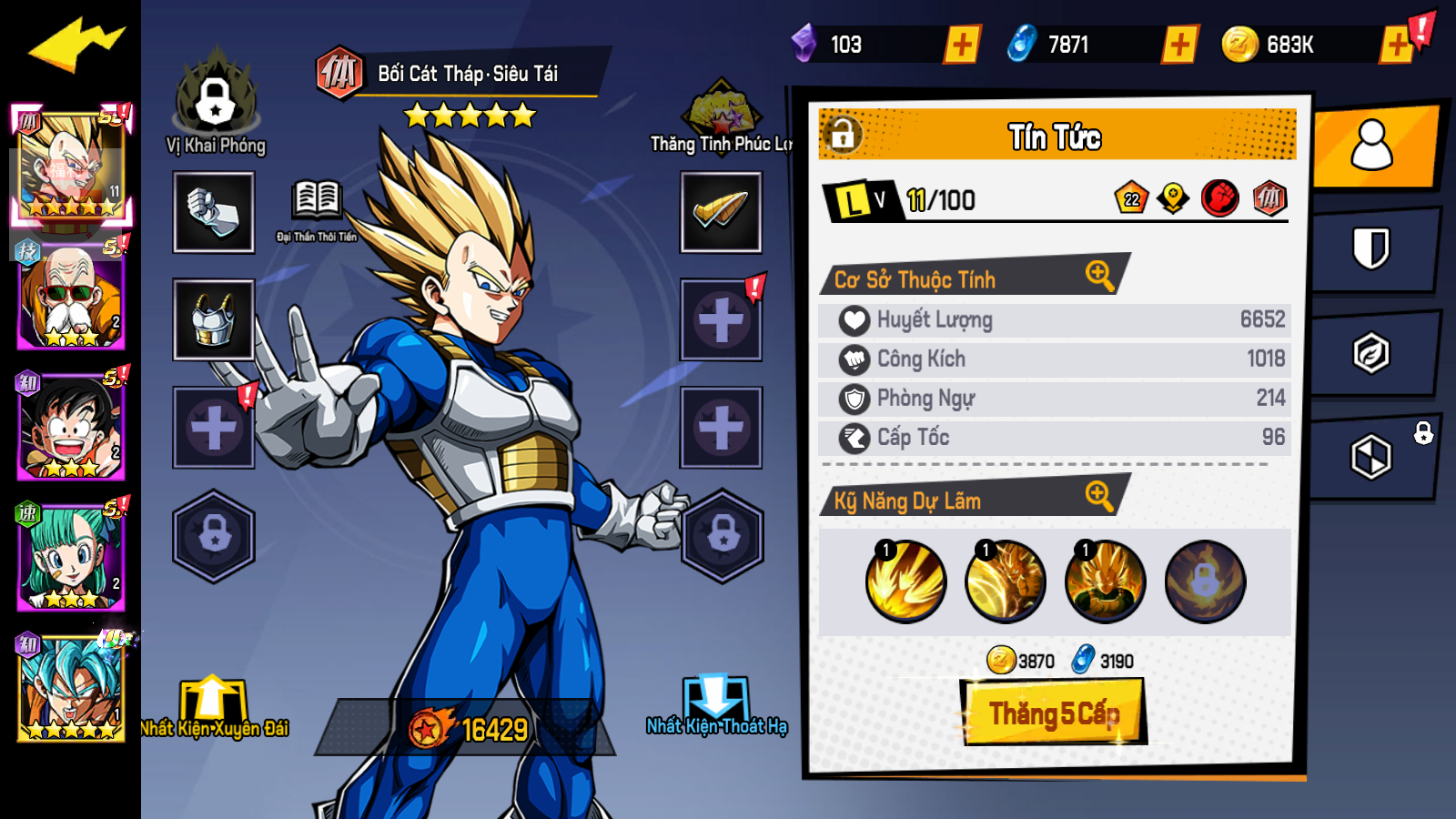Select the armor equipment slot
Screen dimensions: 1456x819
point(213,320)
